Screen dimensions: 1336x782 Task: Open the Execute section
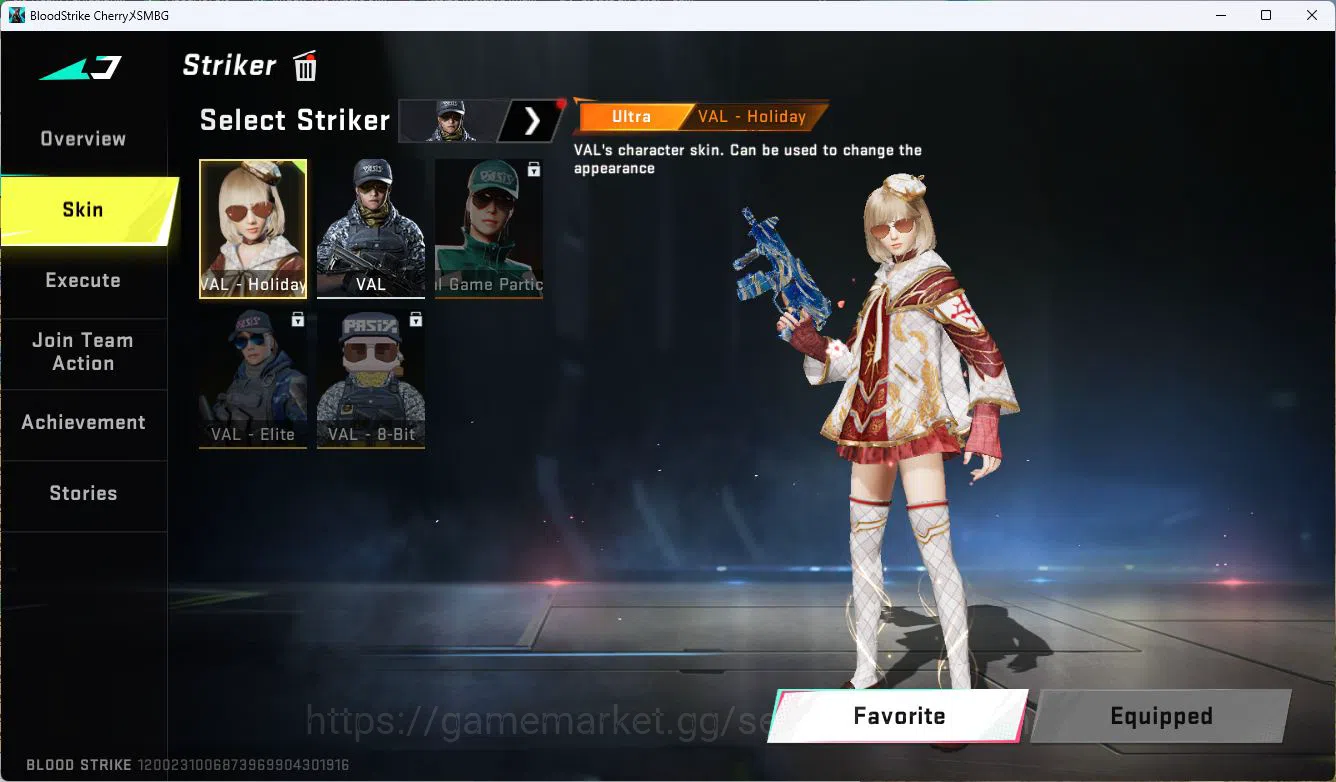tap(83, 280)
